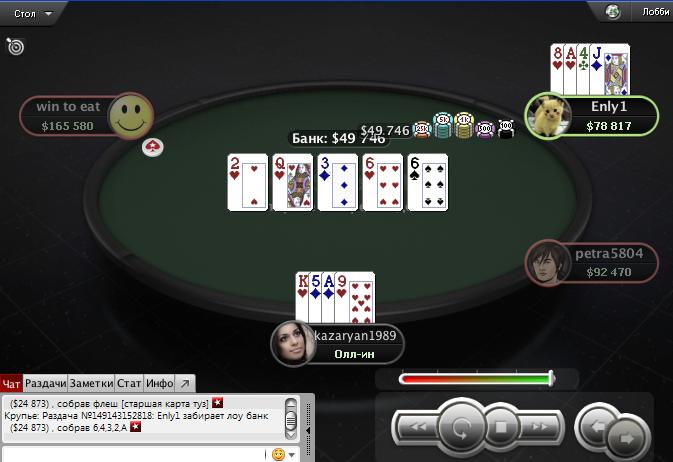Open the Раздачи tab
Viewport: 673px width, 462px height.
coord(46,383)
